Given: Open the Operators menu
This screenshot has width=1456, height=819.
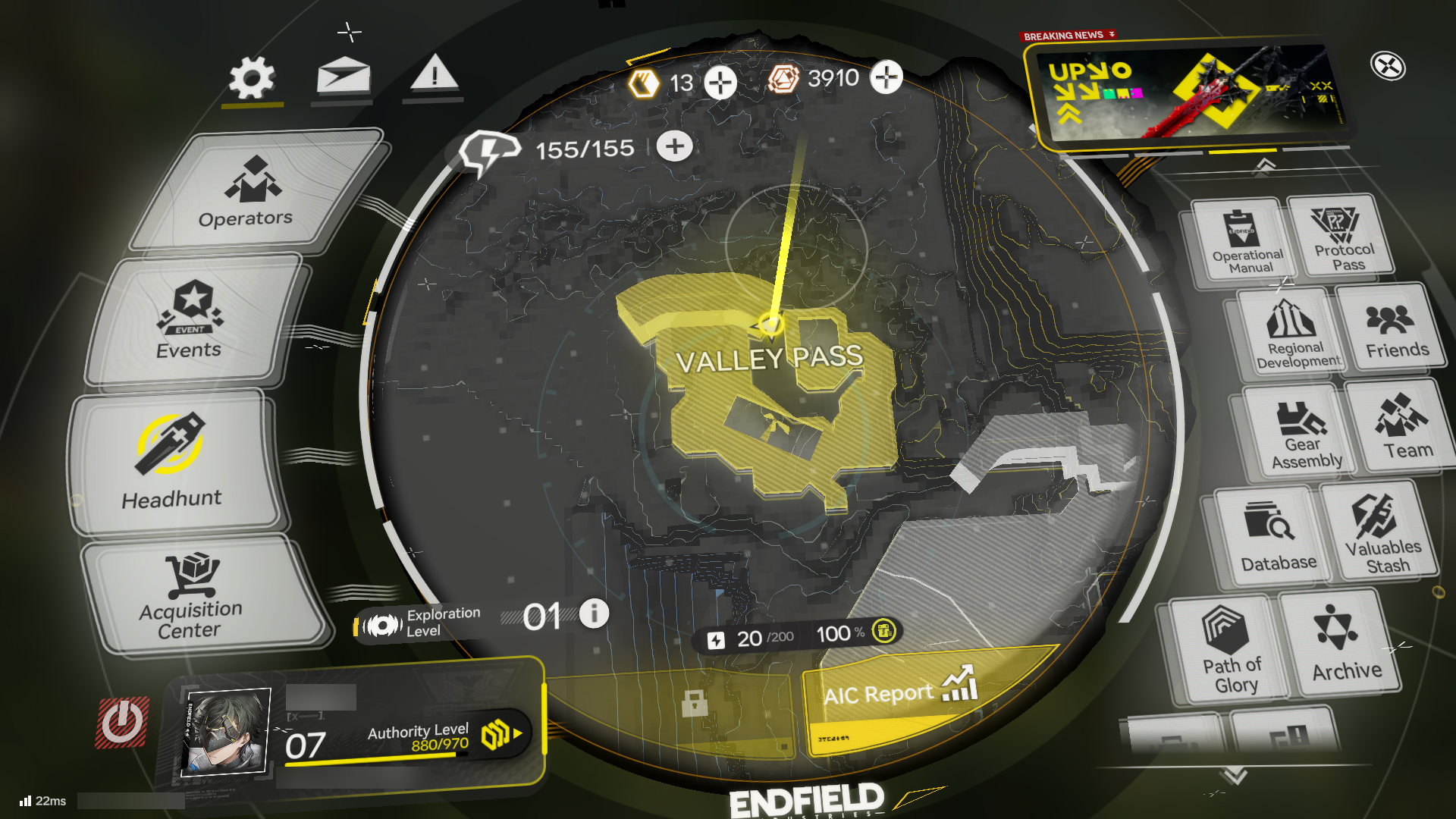Looking at the screenshot, I should click(249, 193).
